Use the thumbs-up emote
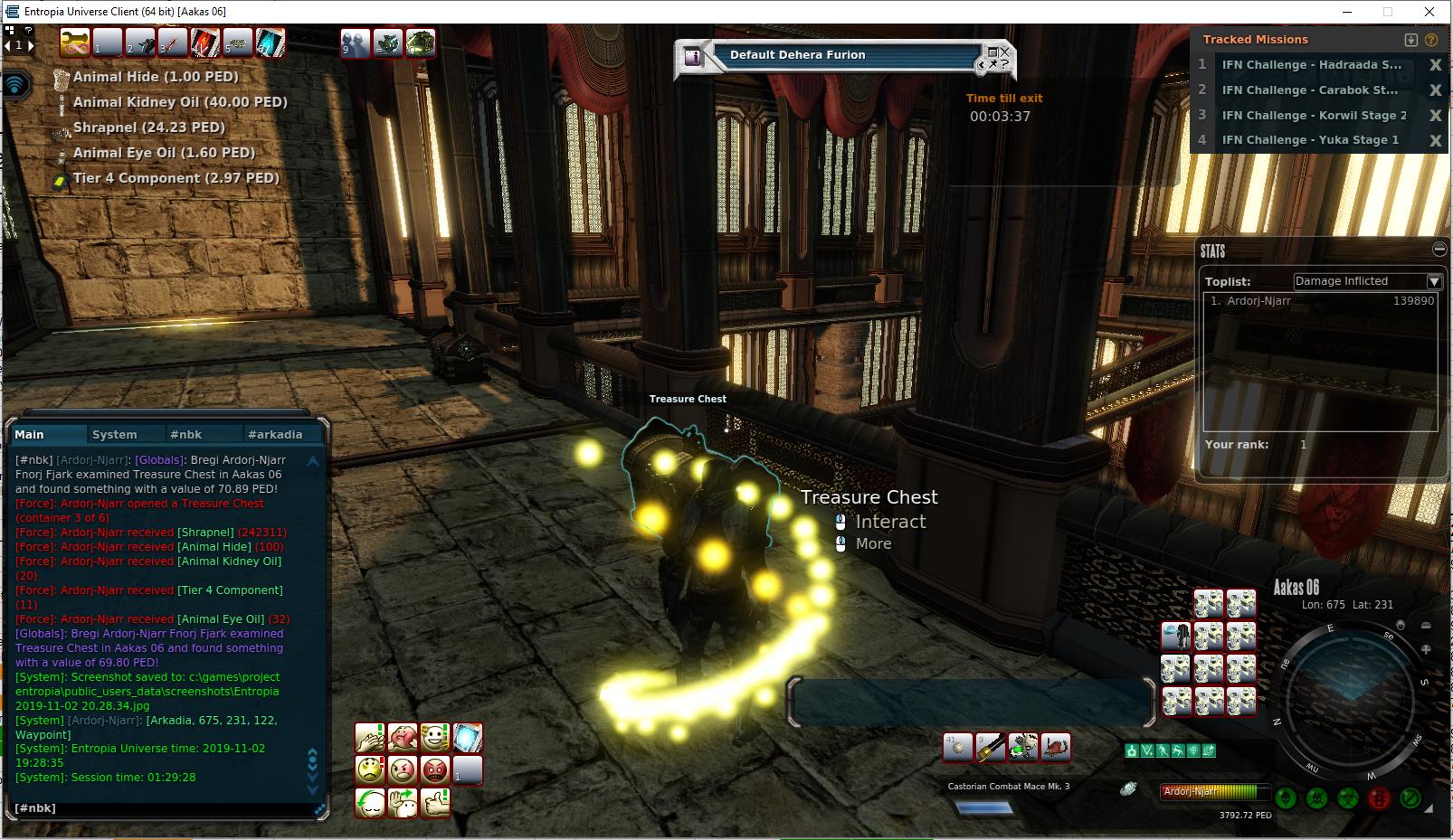1453x840 pixels. coord(435,803)
